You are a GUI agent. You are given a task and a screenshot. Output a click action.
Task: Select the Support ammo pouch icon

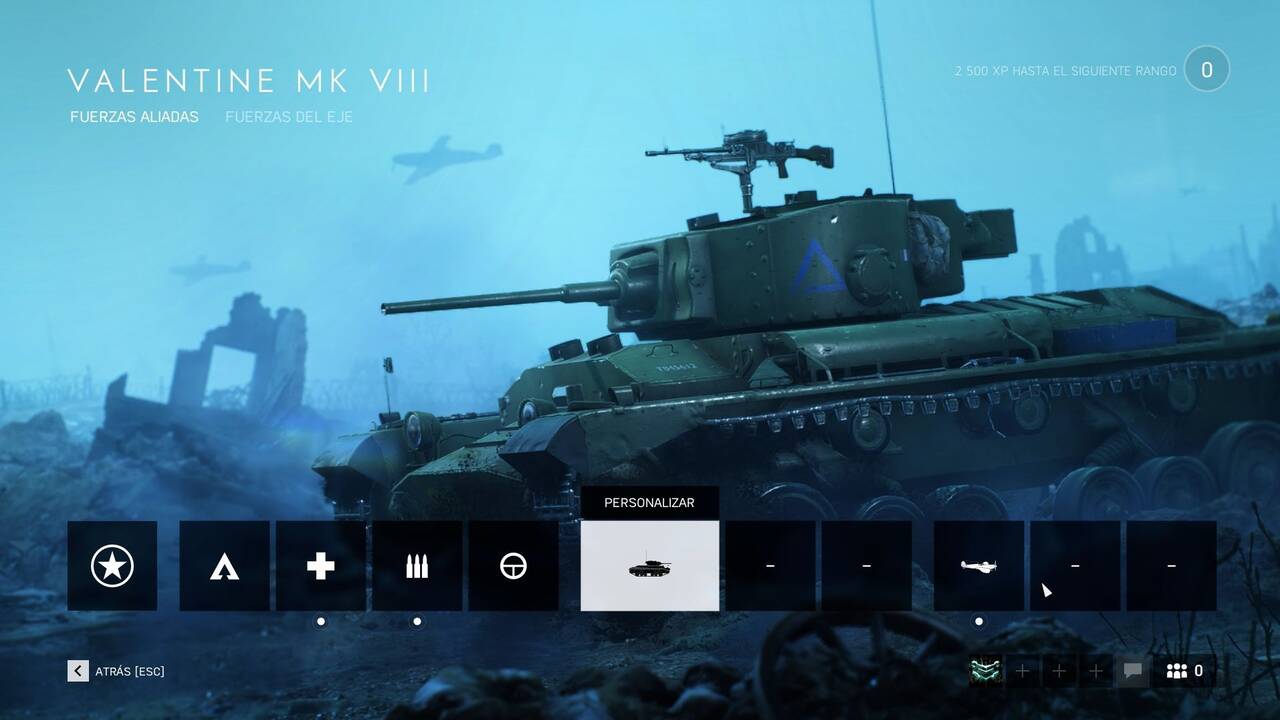(x=417, y=565)
